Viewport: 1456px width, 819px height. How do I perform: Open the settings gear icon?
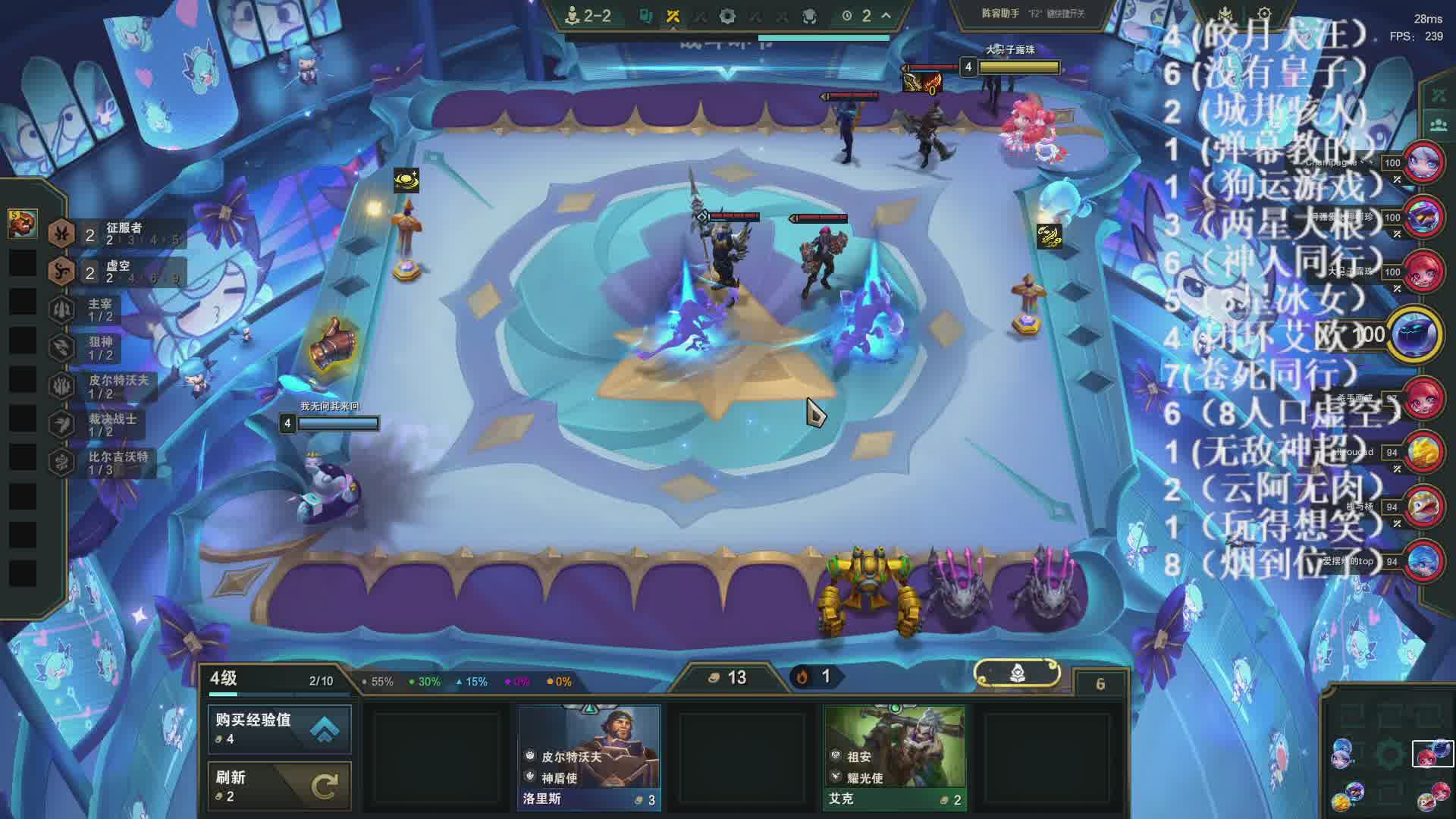point(1264,14)
